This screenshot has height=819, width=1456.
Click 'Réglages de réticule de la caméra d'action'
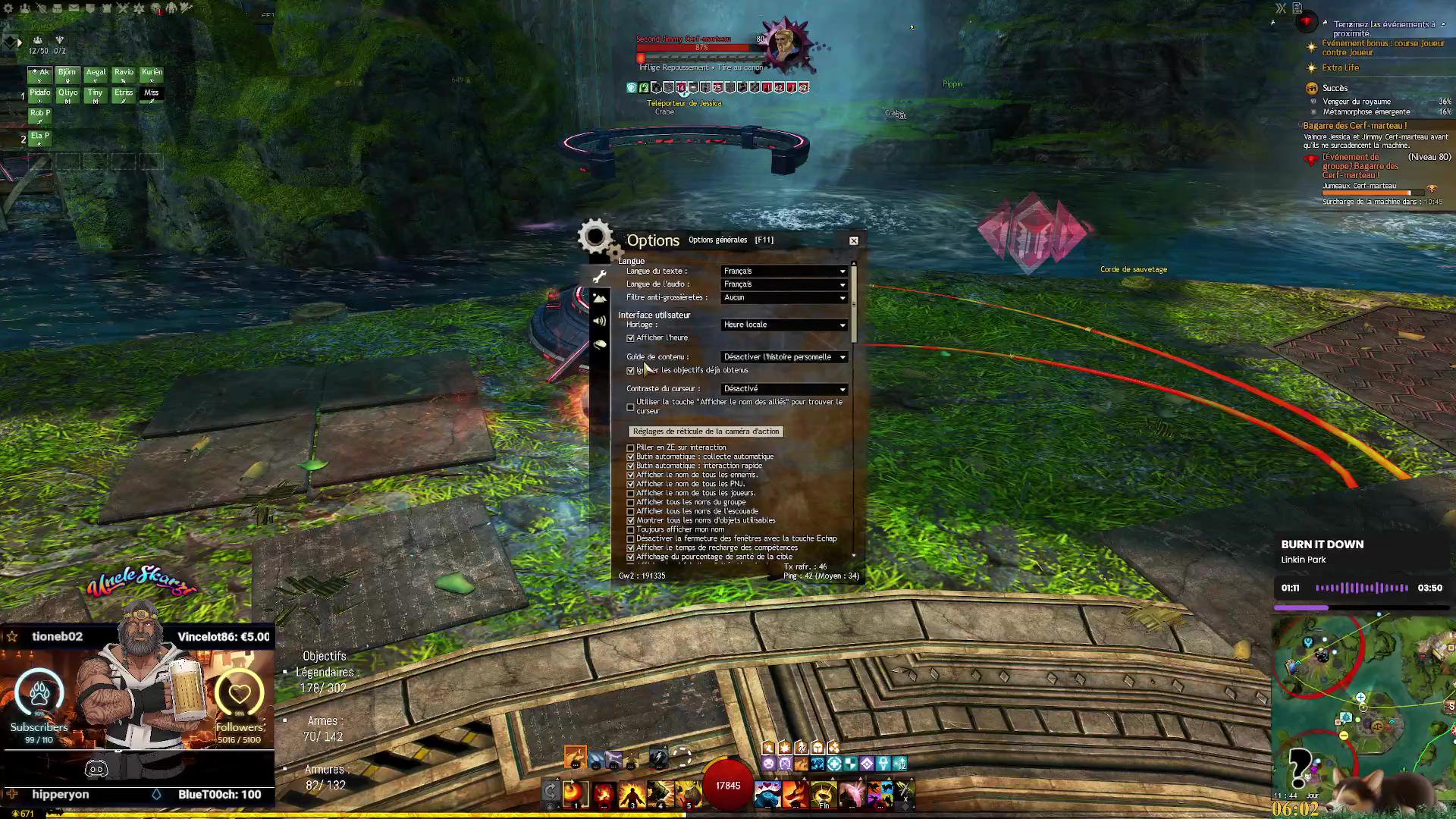tap(706, 431)
